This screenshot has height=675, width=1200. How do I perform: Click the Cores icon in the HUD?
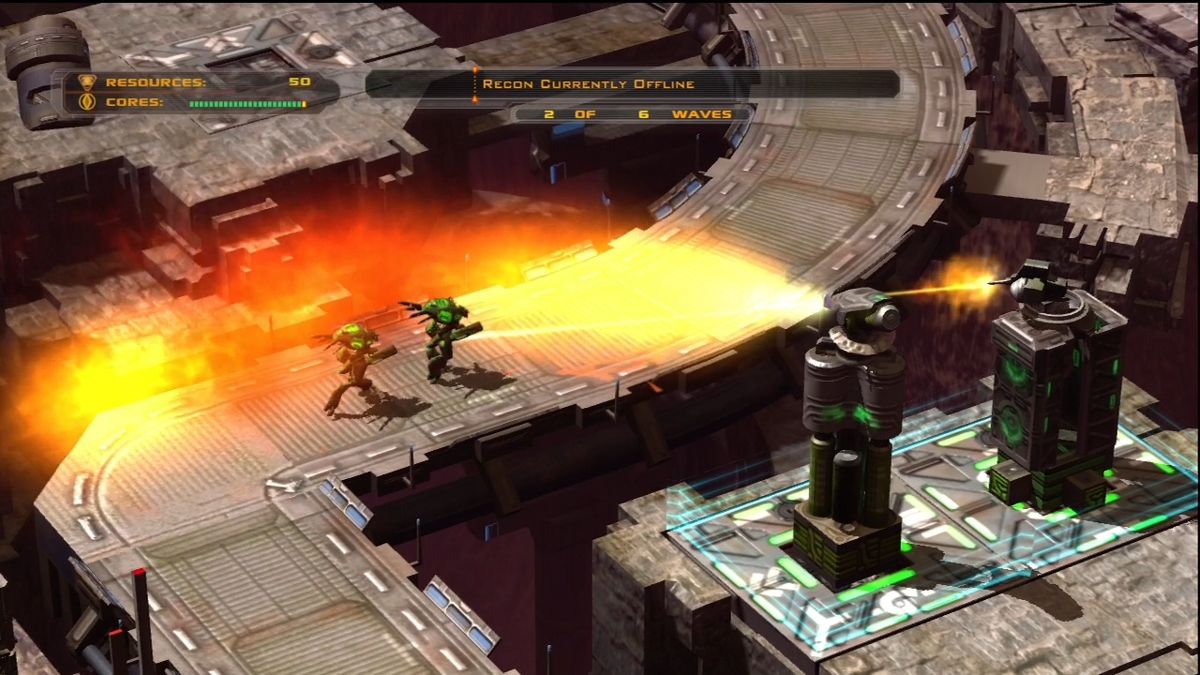pos(85,102)
